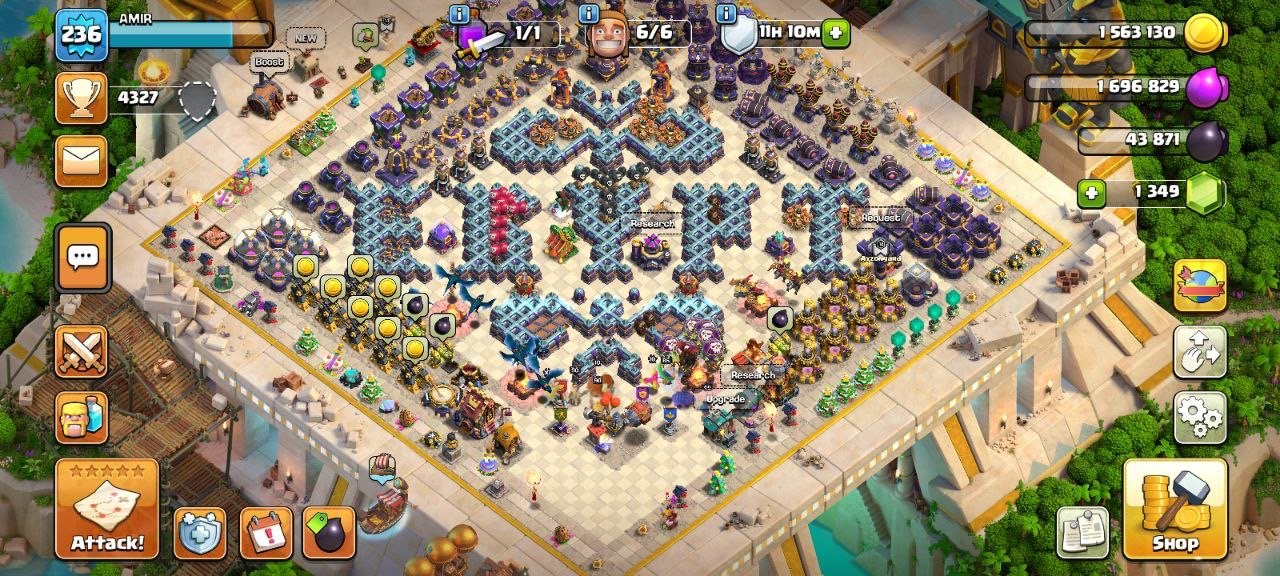The width and height of the screenshot is (1280, 576).
Task: Open the crossed swords clan war button
Action: (81, 352)
